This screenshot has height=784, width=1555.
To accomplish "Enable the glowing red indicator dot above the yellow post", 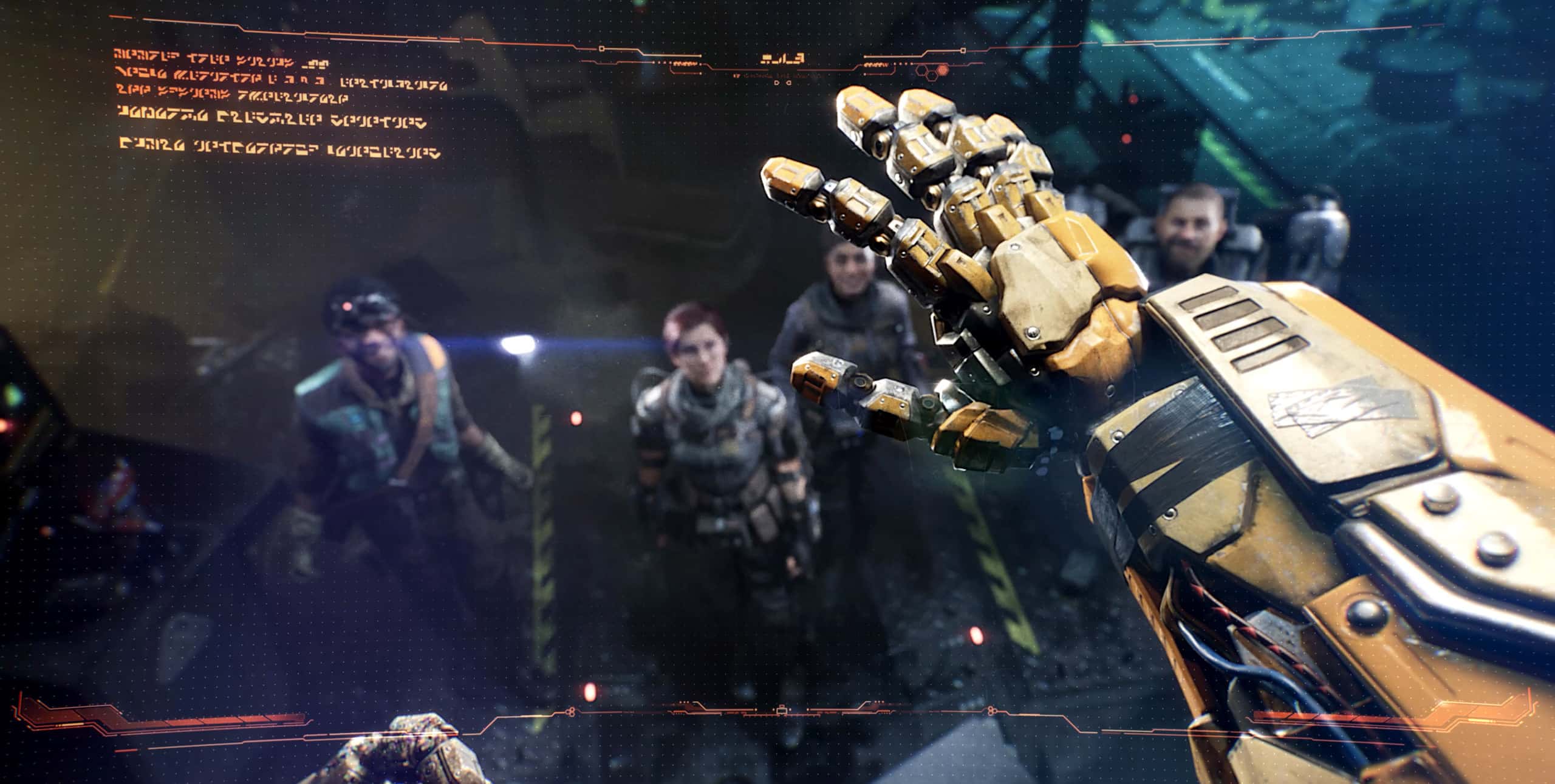I will 576,418.
